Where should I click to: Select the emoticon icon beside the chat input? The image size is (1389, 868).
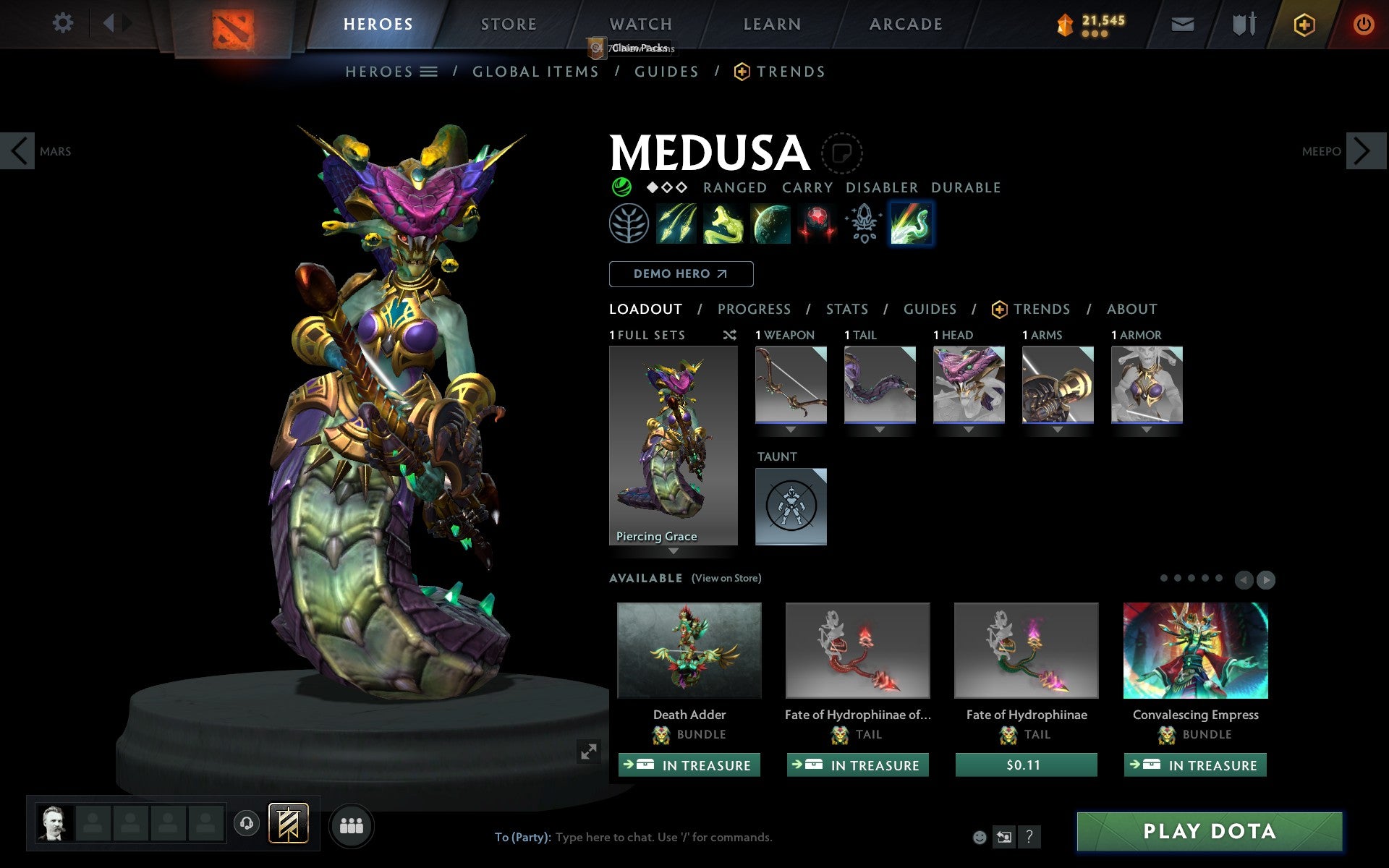coord(980,837)
